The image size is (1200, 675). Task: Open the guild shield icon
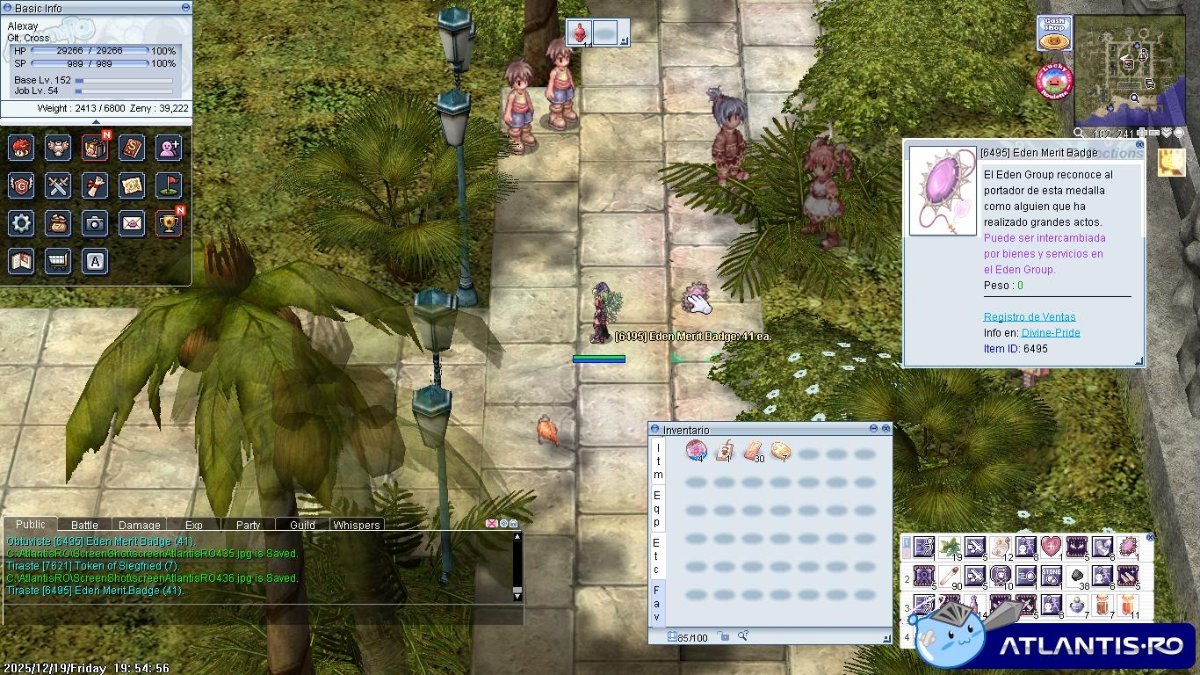tap(21, 185)
